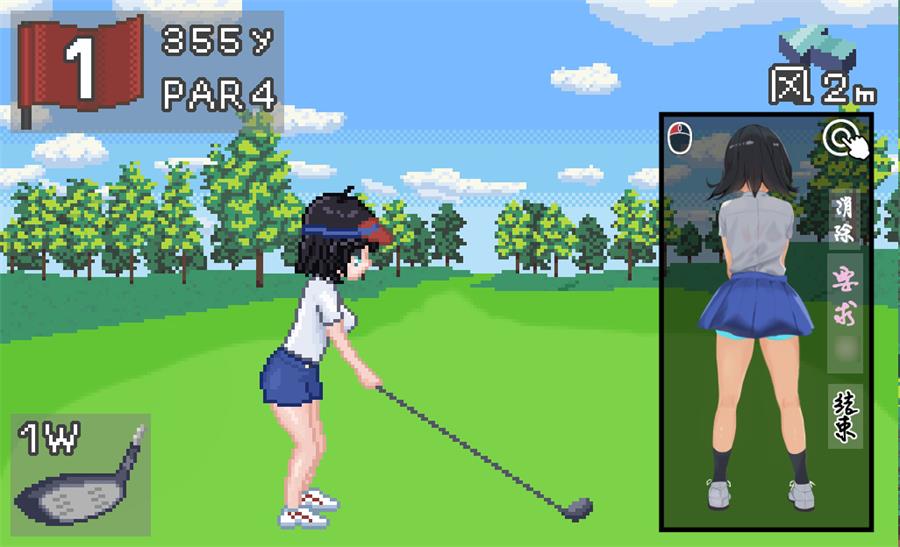Click the mouse icon in the side panel
This screenshot has height=547, width=900.
click(x=680, y=137)
